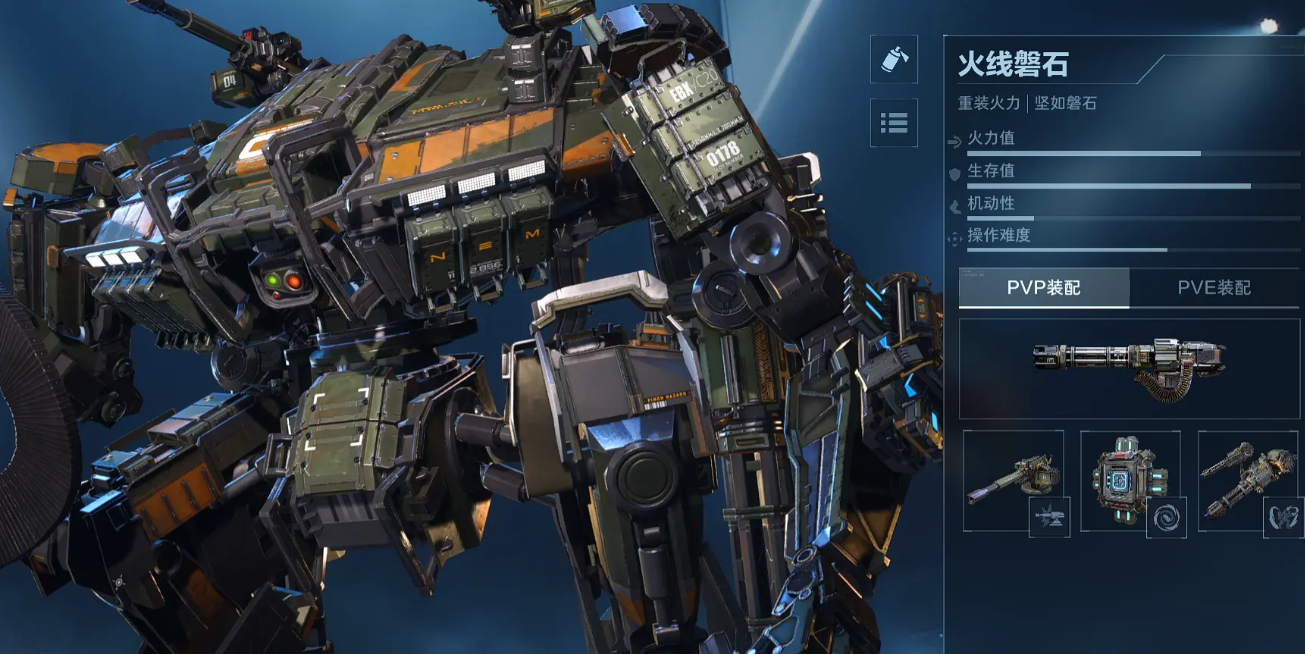Select the gatling gun main weapon slot
The width and height of the screenshot is (1305, 654).
tap(1129, 368)
